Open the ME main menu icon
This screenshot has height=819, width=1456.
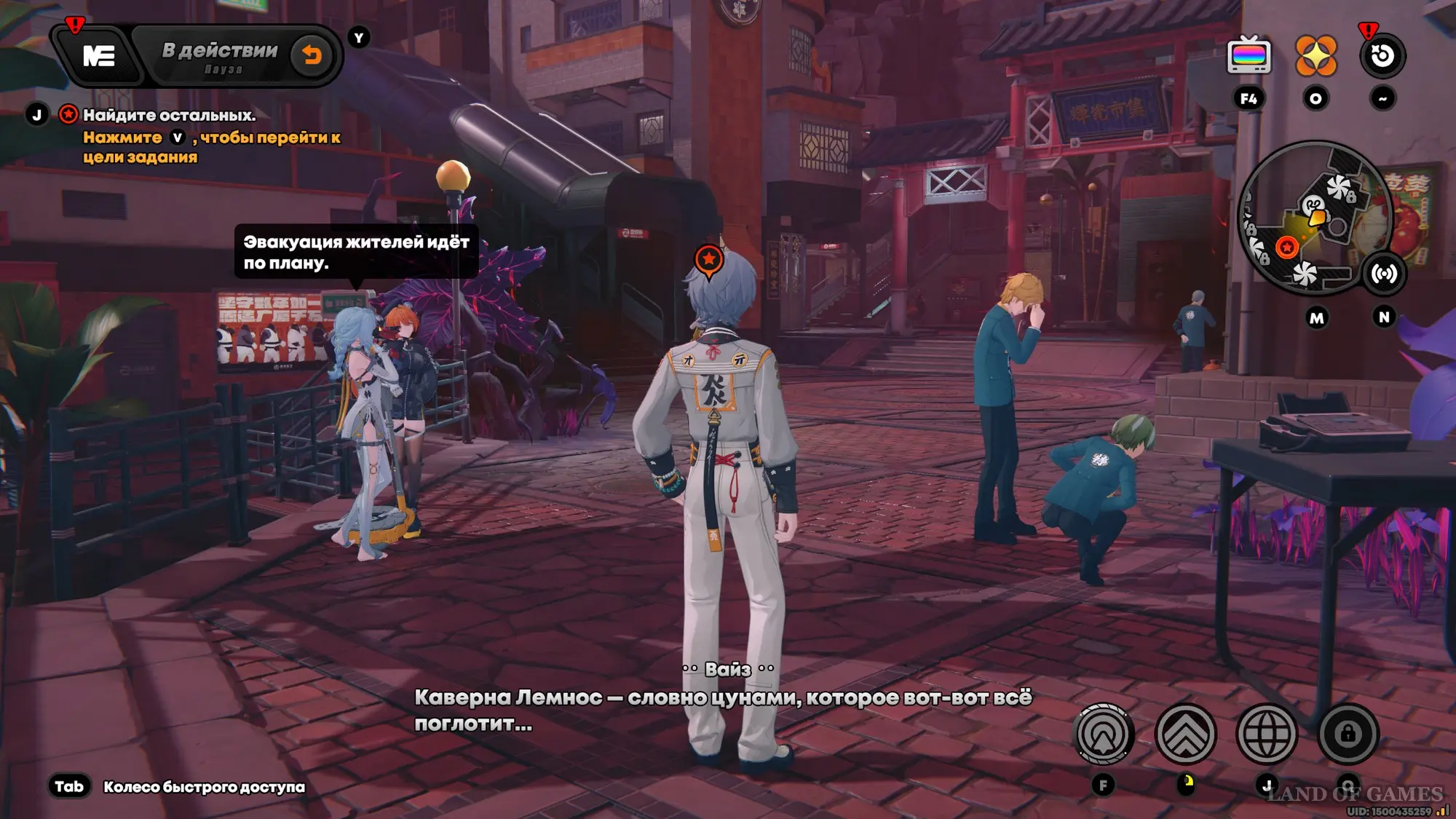pyautogui.click(x=98, y=56)
